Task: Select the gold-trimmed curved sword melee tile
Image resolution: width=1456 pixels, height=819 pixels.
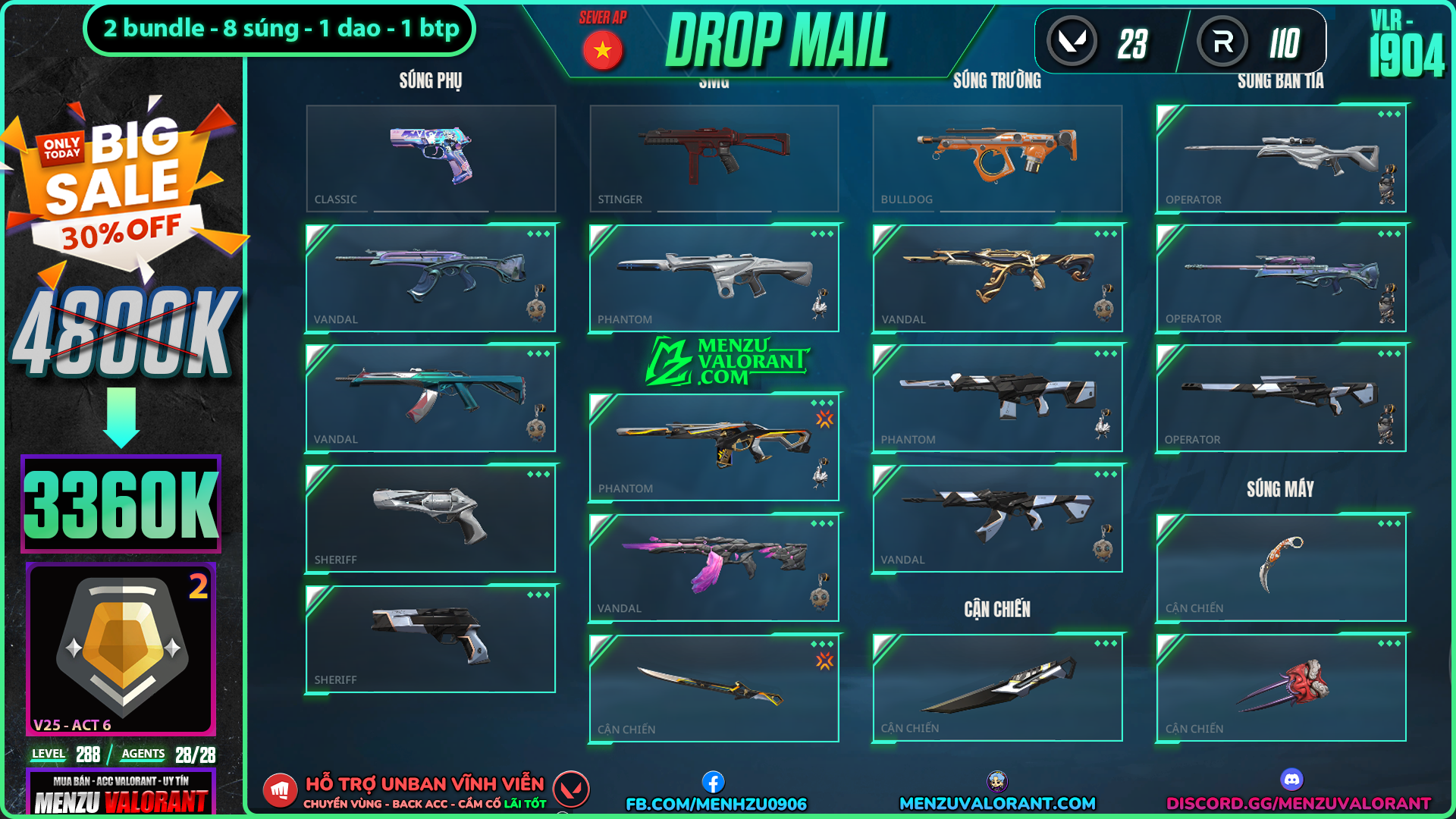Action: point(714,688)
